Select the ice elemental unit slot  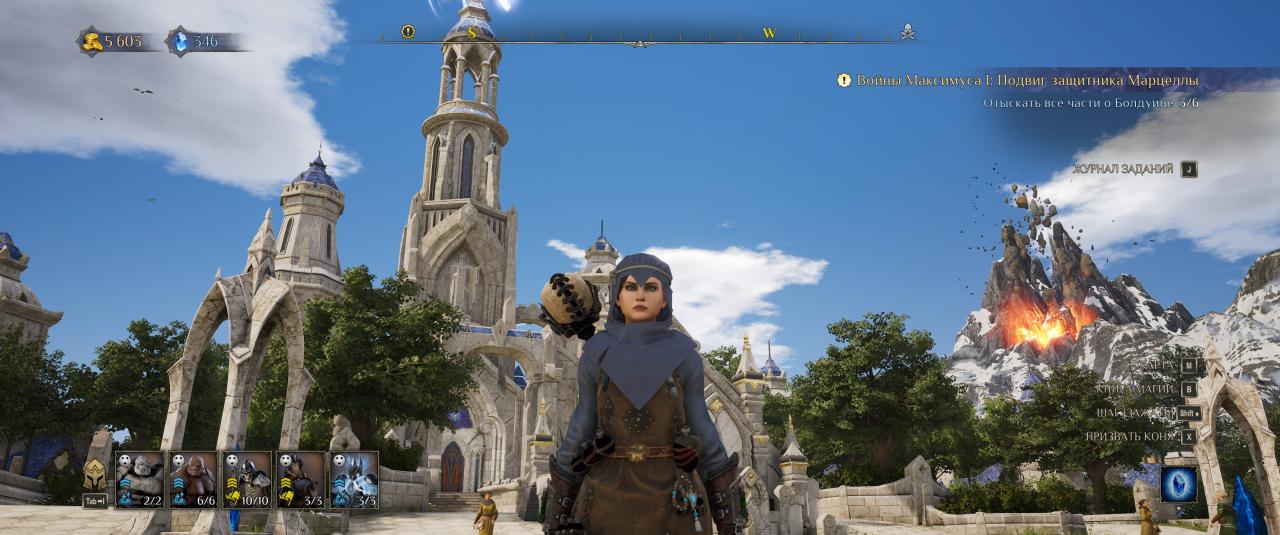354,479
